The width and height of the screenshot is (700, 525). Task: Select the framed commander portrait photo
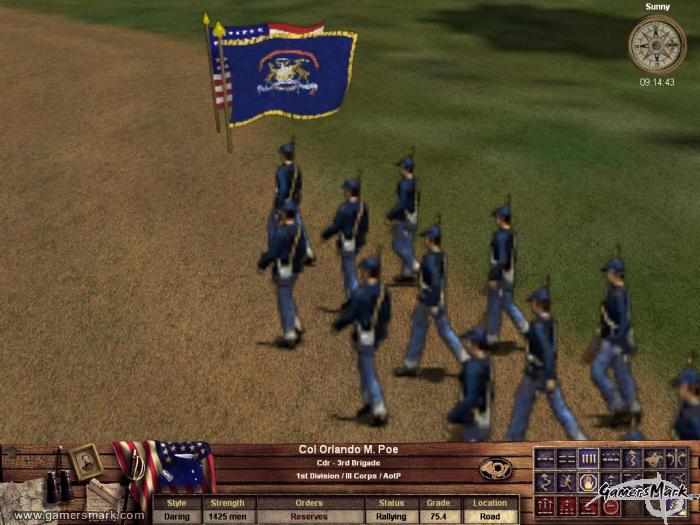tap(86, 461)
